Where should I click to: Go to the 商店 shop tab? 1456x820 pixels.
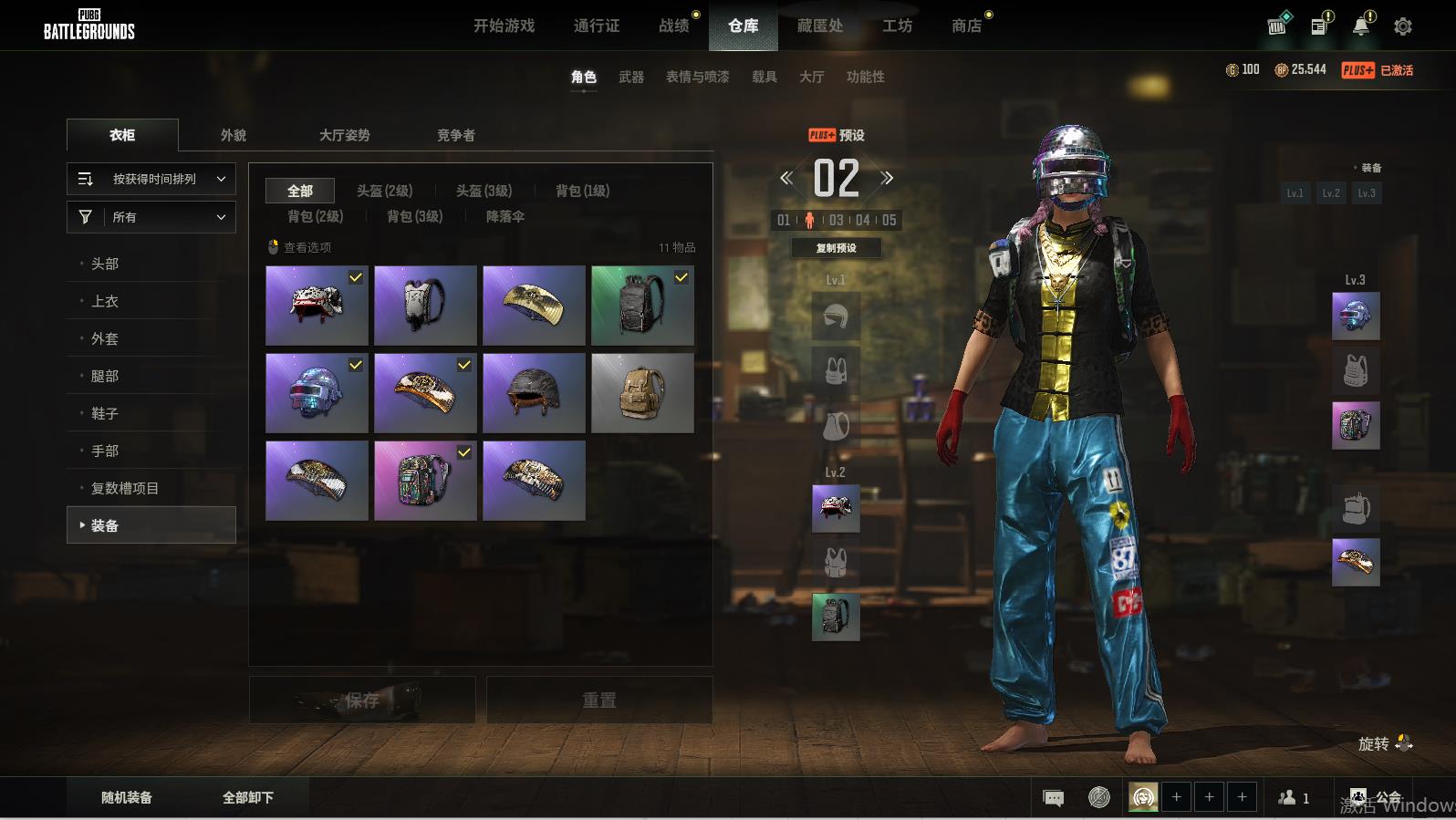pyautogui.click(x=966, y=26)
